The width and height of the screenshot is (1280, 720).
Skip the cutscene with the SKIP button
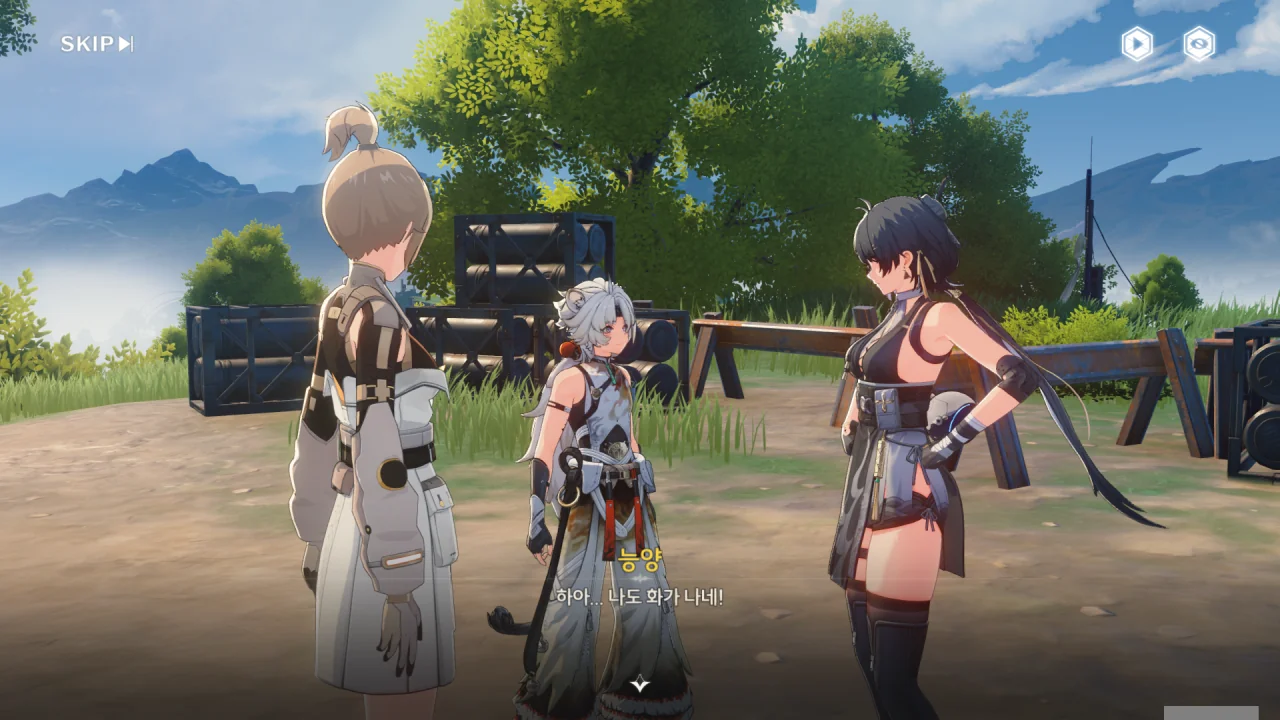click(x=96, y=44)
